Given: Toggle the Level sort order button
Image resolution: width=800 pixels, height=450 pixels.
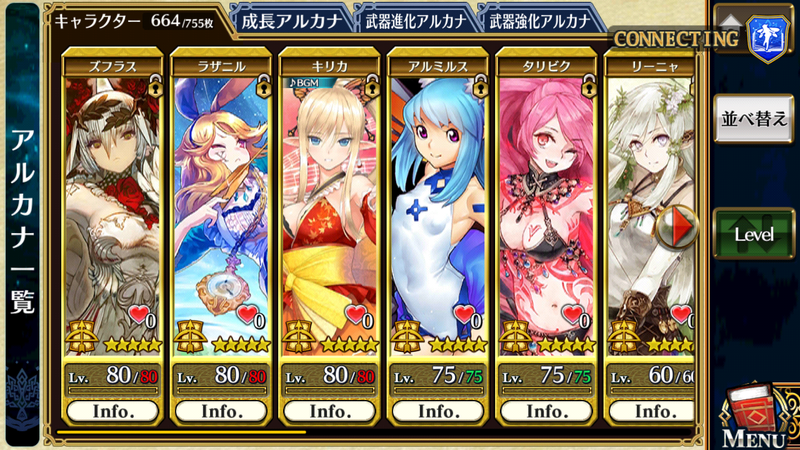Looking at the screenshot, I should click(x=754, y=233).
